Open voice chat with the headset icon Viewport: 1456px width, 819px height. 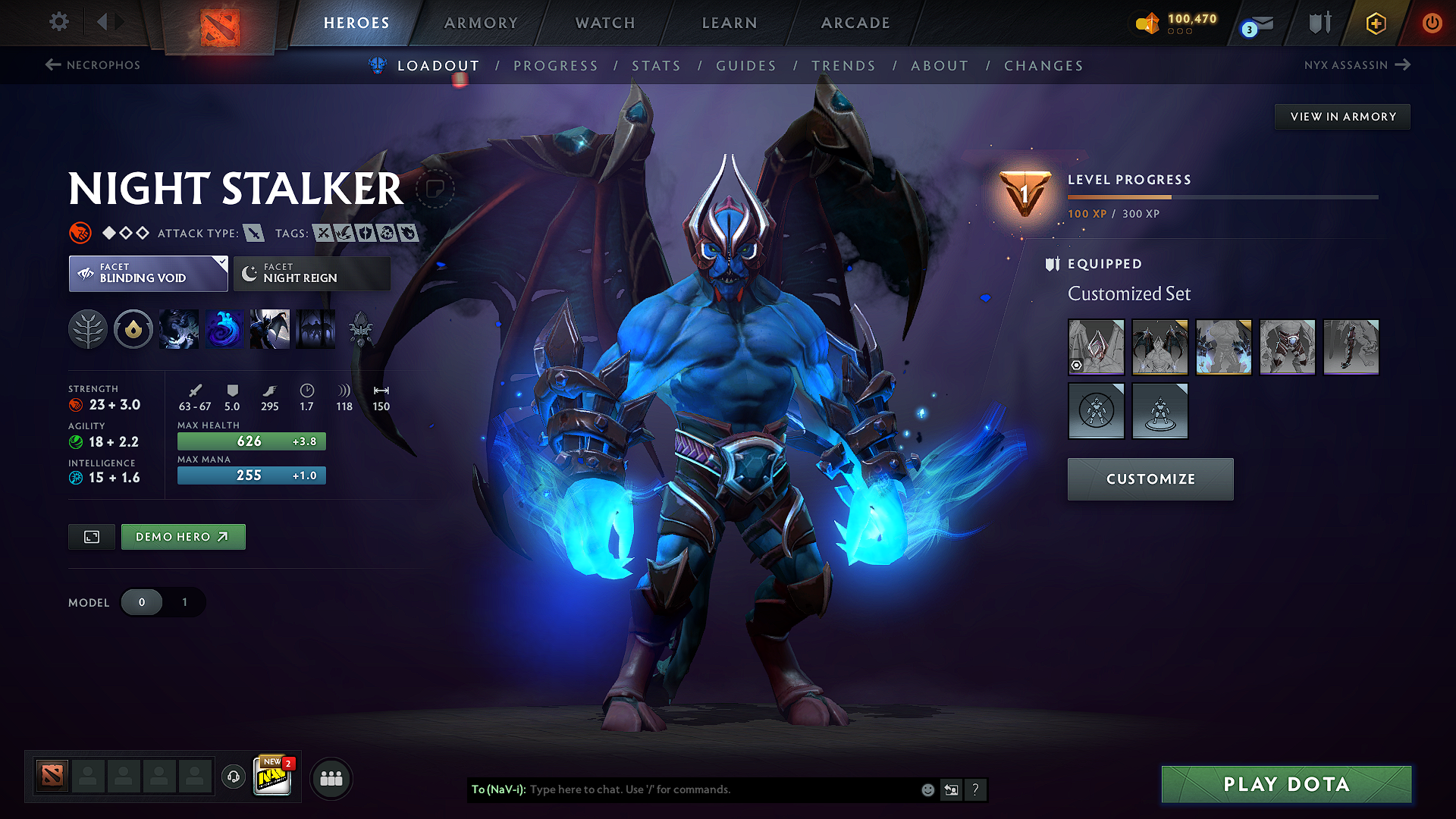click(233, 777)
